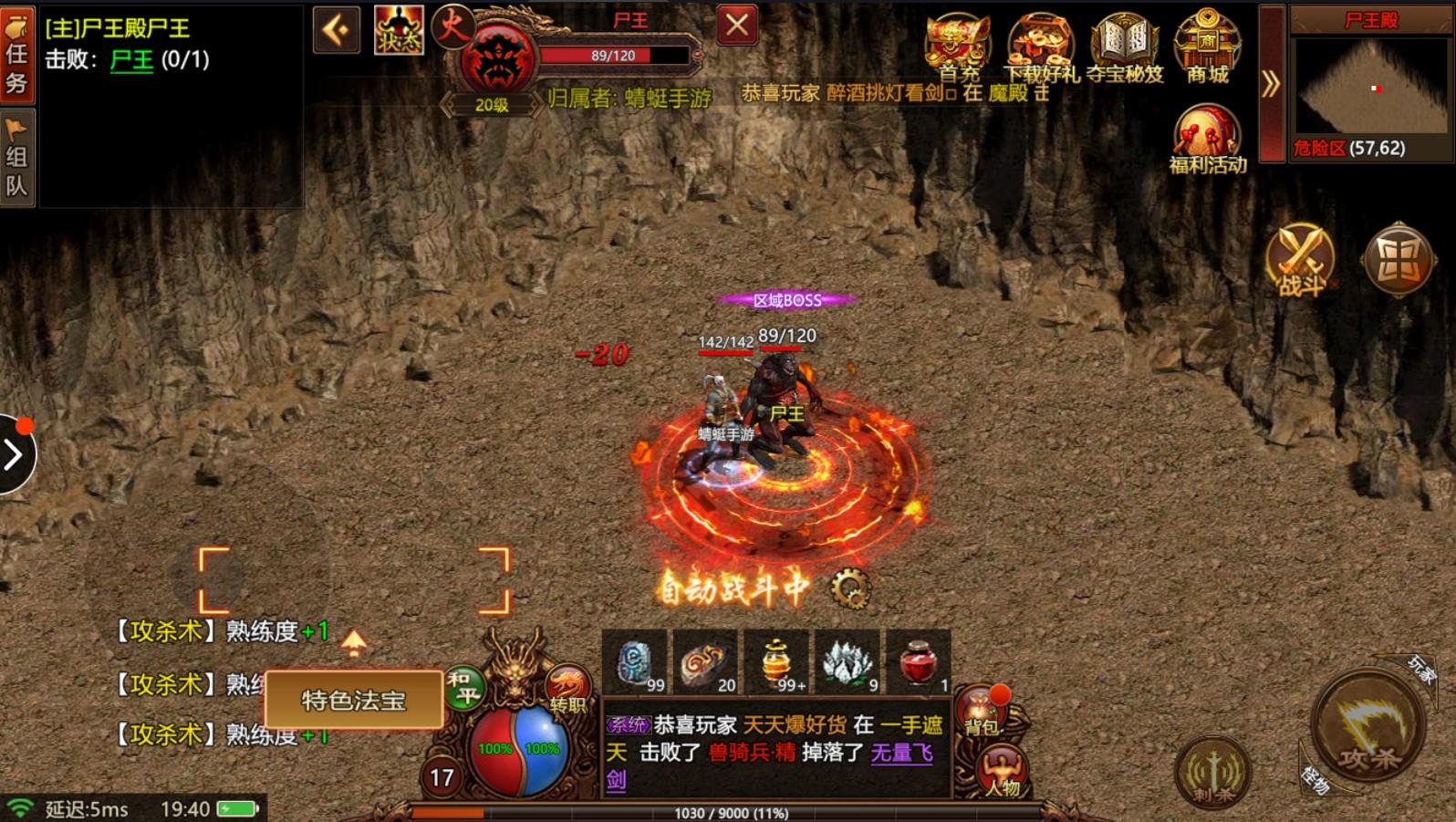The width and height of the screenshot is (1456, 822).
Task: Close the 尸王 boss target panel
Action: point(737,26)
